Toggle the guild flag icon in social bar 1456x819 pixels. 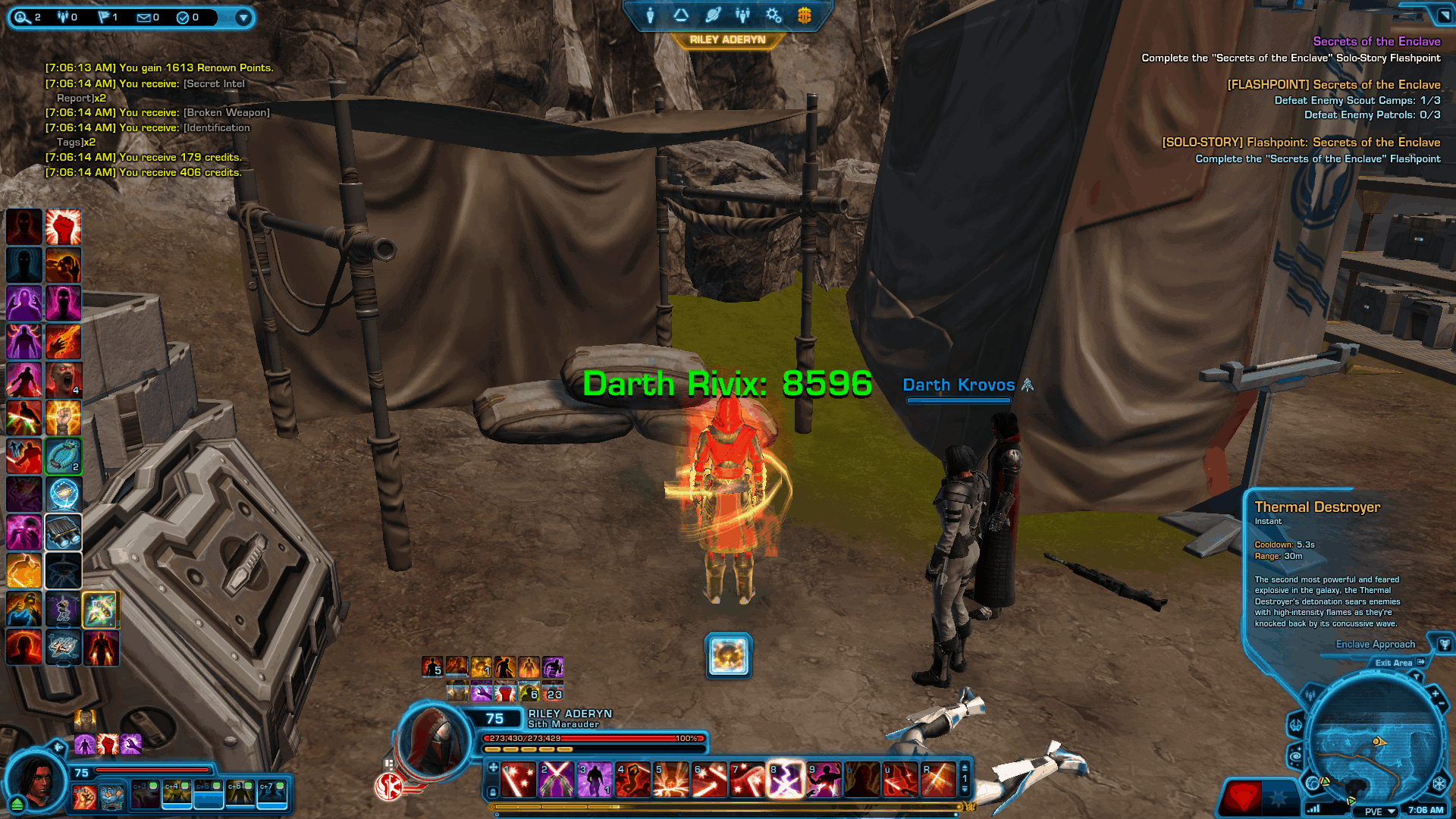pos(104,17)
